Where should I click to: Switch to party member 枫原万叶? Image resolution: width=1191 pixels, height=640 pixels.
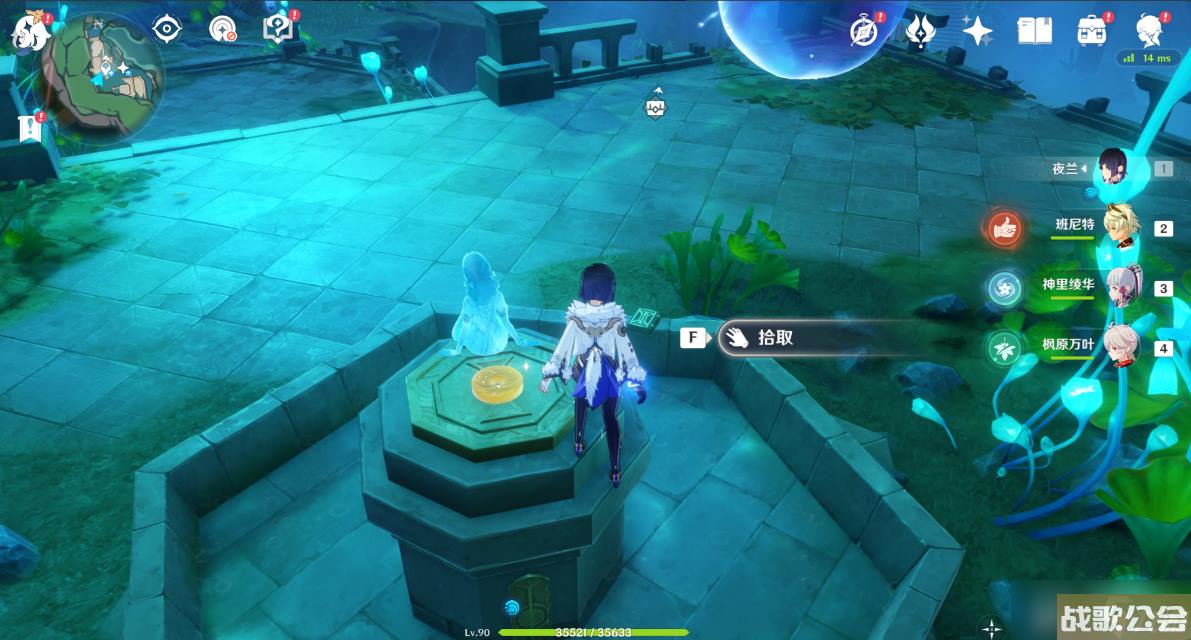click(1118, 347)
